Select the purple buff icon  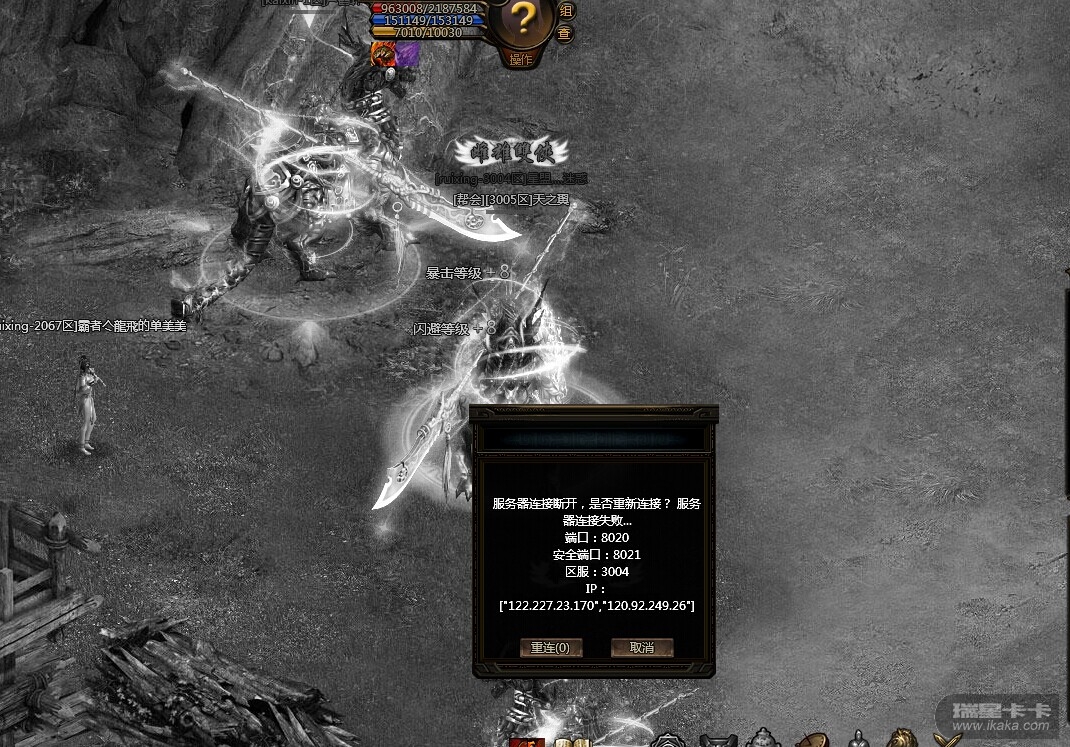[x=407, y=55]
